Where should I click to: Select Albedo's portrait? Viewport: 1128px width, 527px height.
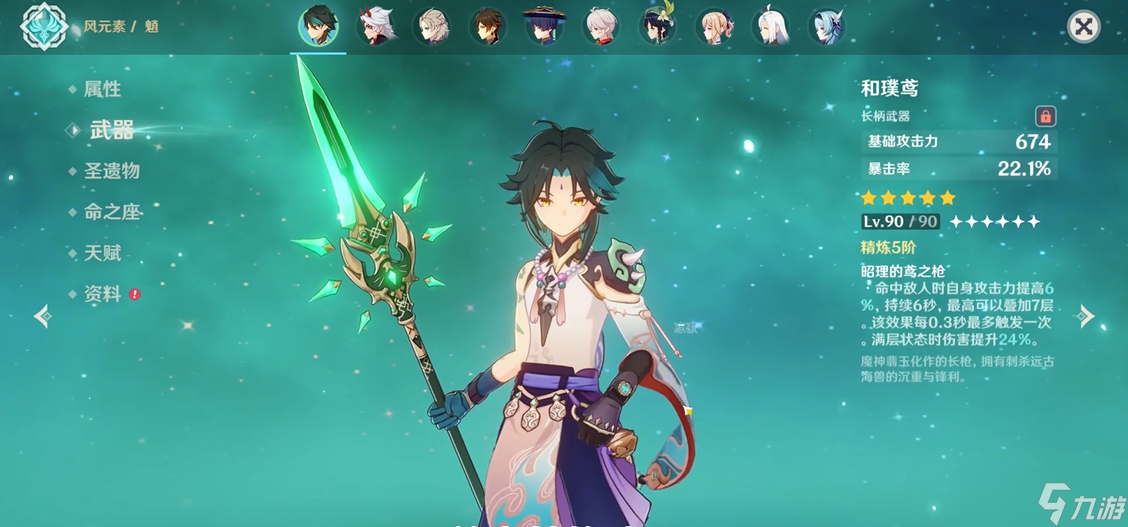point(433,26)
